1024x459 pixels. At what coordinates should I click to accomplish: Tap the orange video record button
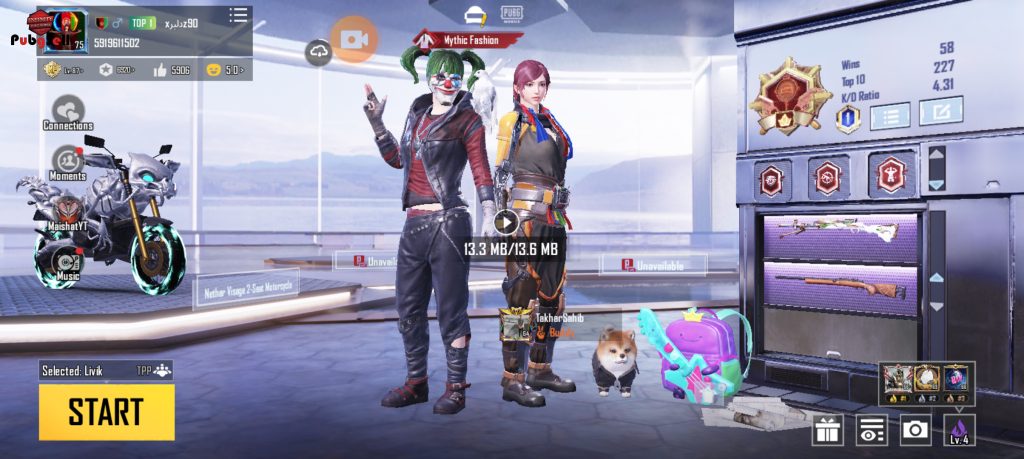pyautogui.click(x=354, y=40)
